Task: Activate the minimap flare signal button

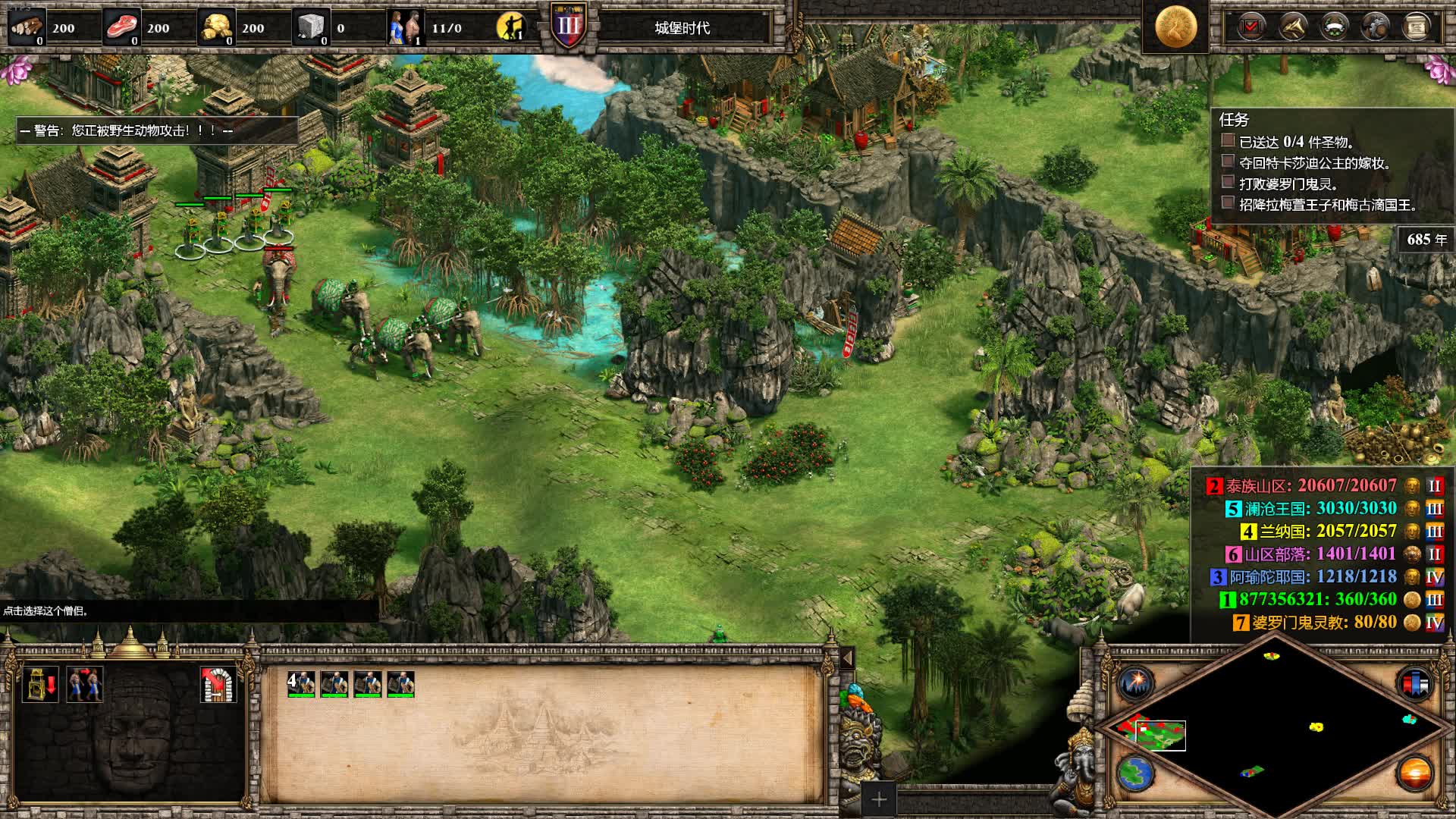Action: [1135, 683]
